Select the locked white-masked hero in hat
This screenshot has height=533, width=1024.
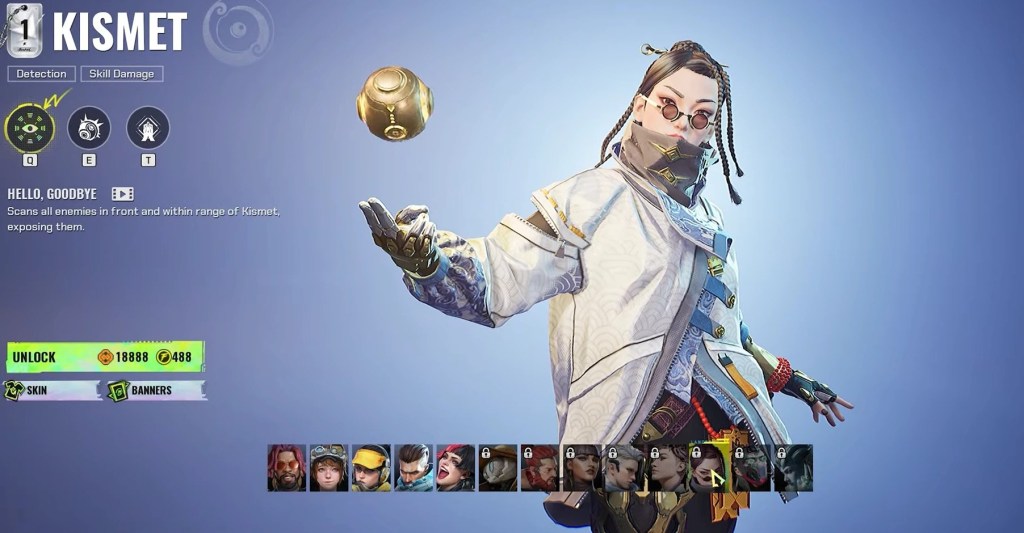tap(497, 468)
